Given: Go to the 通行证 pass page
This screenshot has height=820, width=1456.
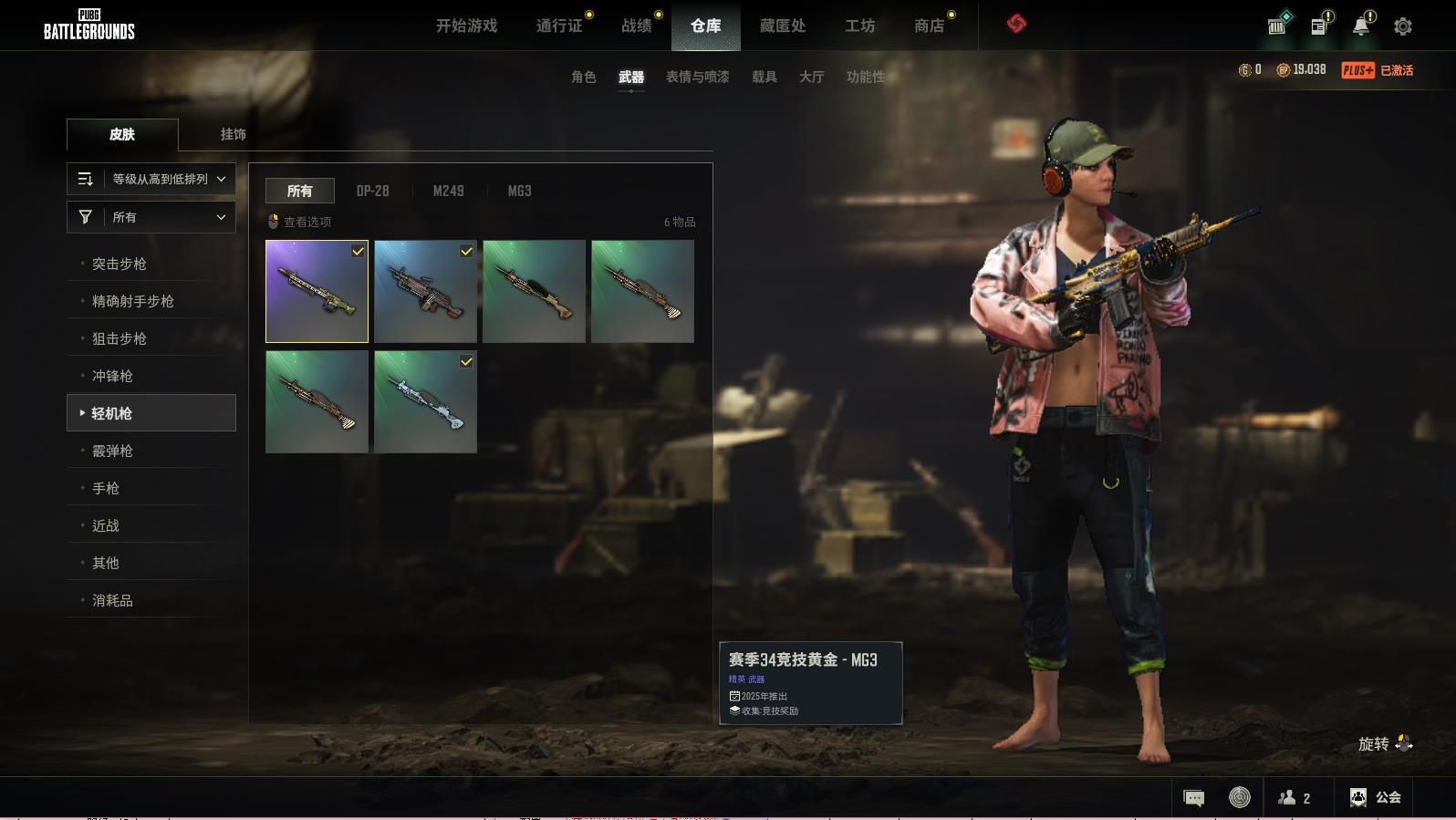Looking at the screenshot, I should (x=559, y=26).
